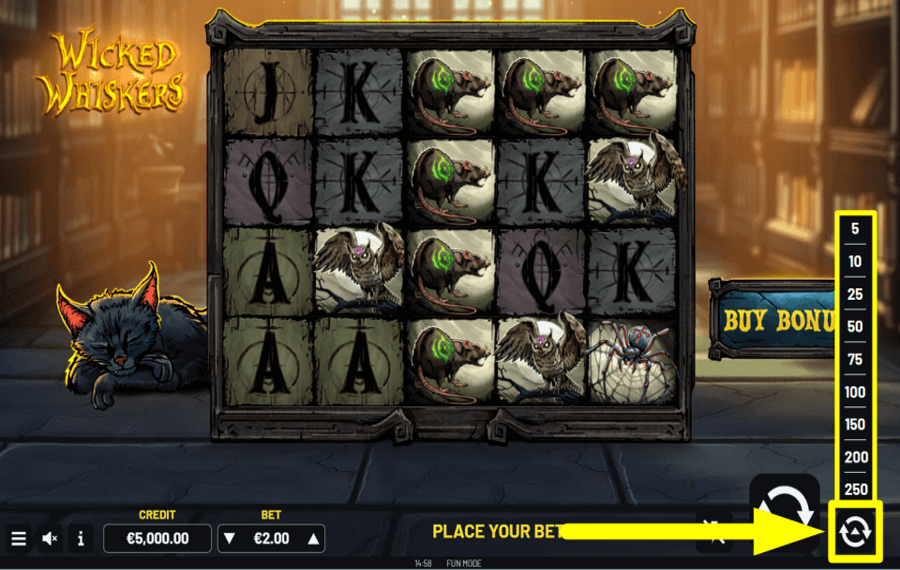Viewport: 900px width, 570px height.
Task: Pick 100 autoplay spins
Action: click(x=855, y=392)
